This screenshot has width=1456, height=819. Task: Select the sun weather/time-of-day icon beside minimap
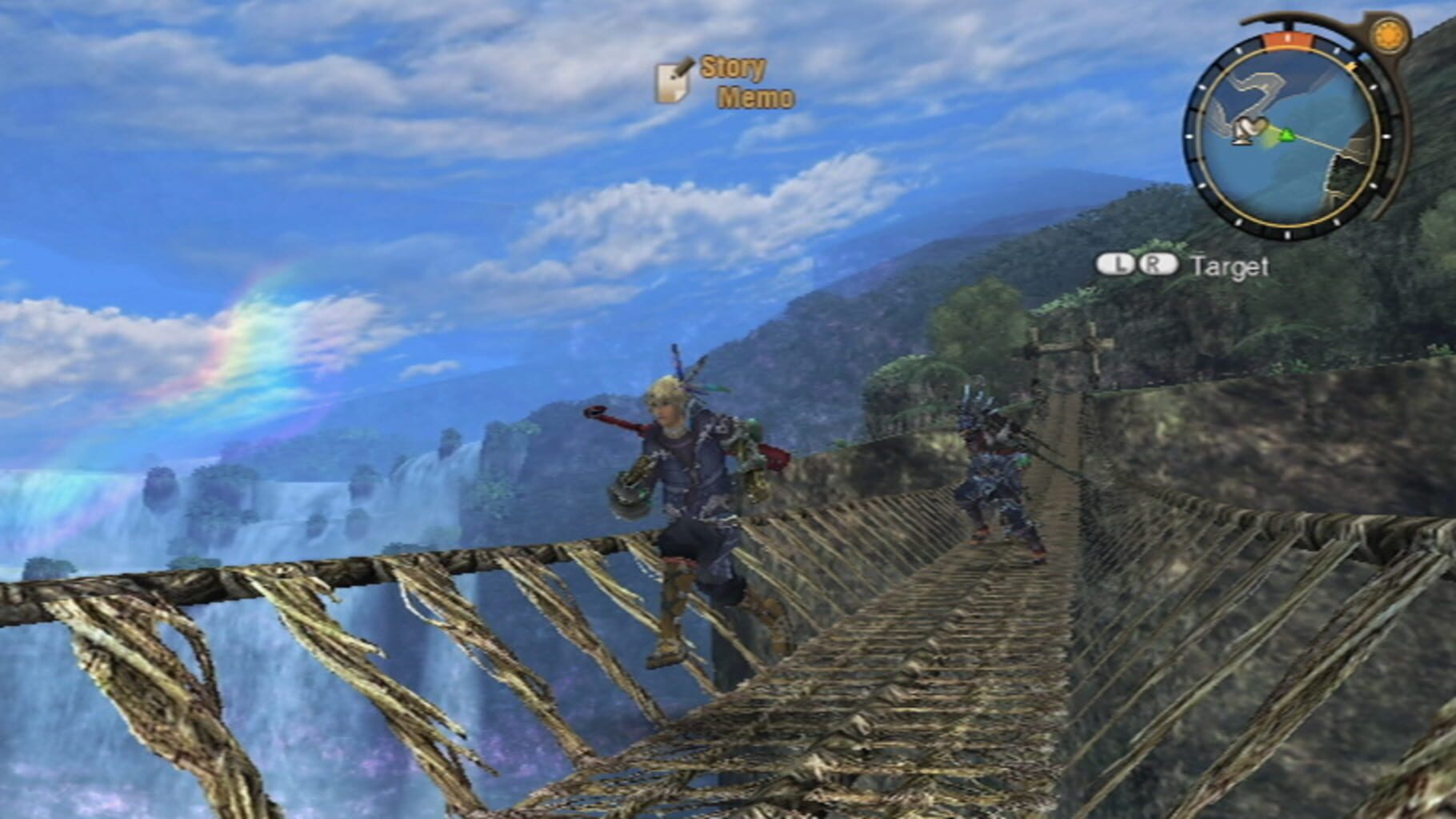(1390, 35)
